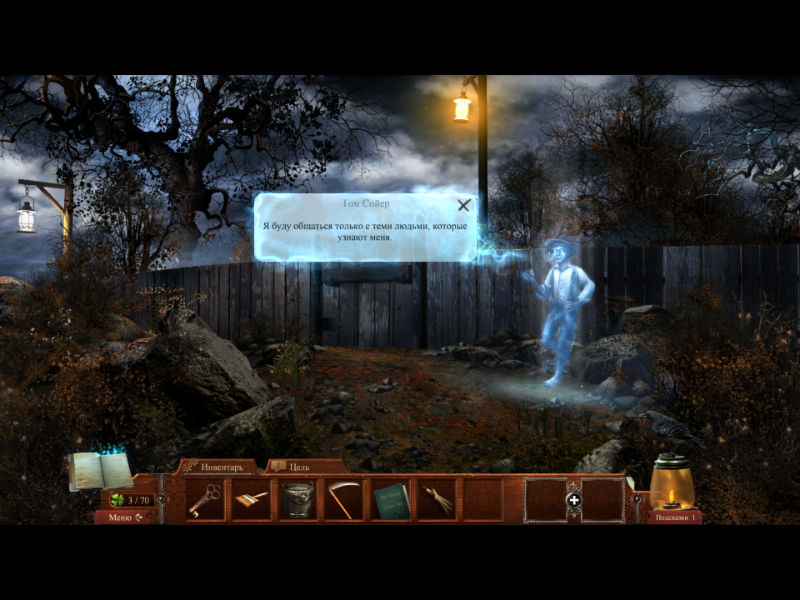Open the journal book
Viewport: 800px width, 600px height.
click(100, 470)
